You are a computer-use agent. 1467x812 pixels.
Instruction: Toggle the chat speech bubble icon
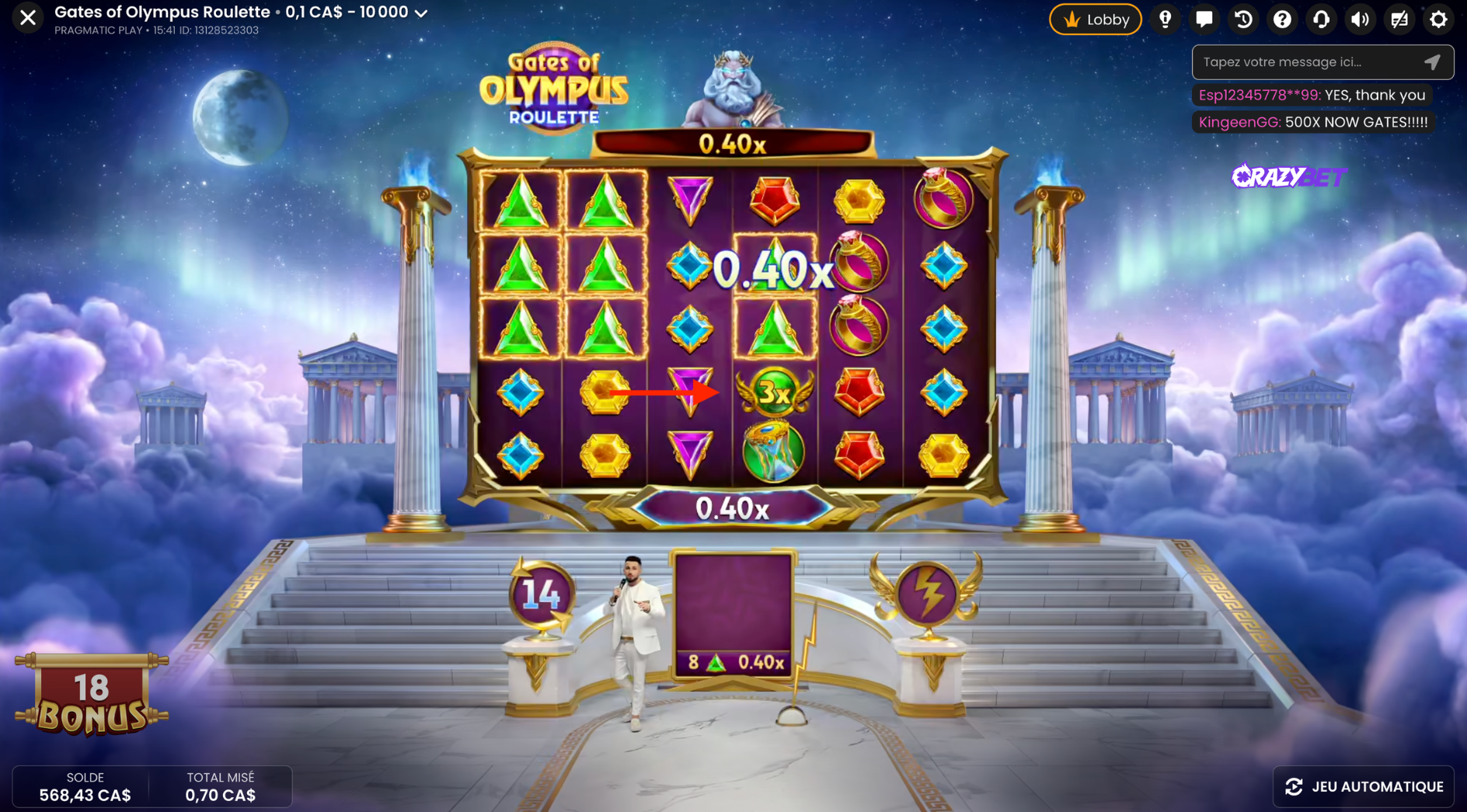pos(1204,19)
